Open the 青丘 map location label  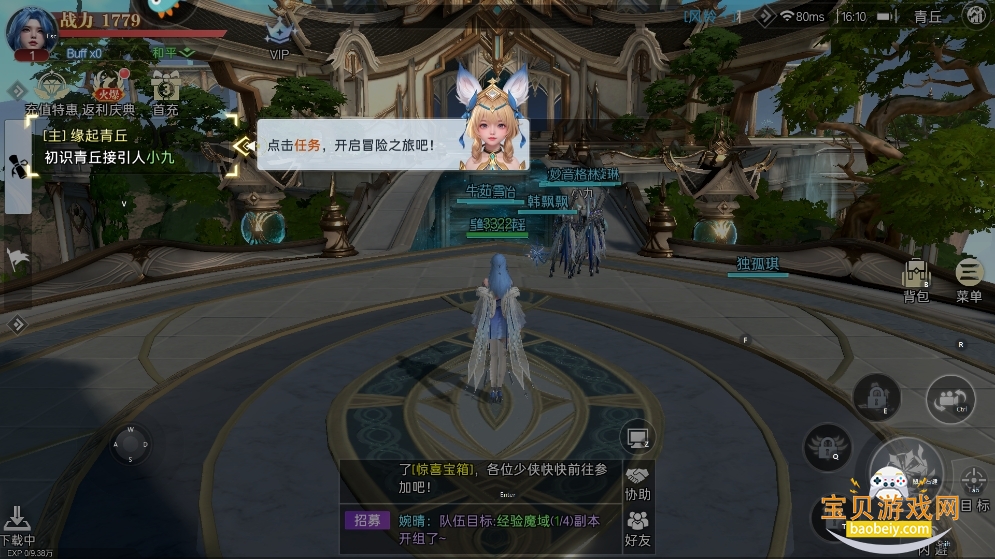pos(927,17)
